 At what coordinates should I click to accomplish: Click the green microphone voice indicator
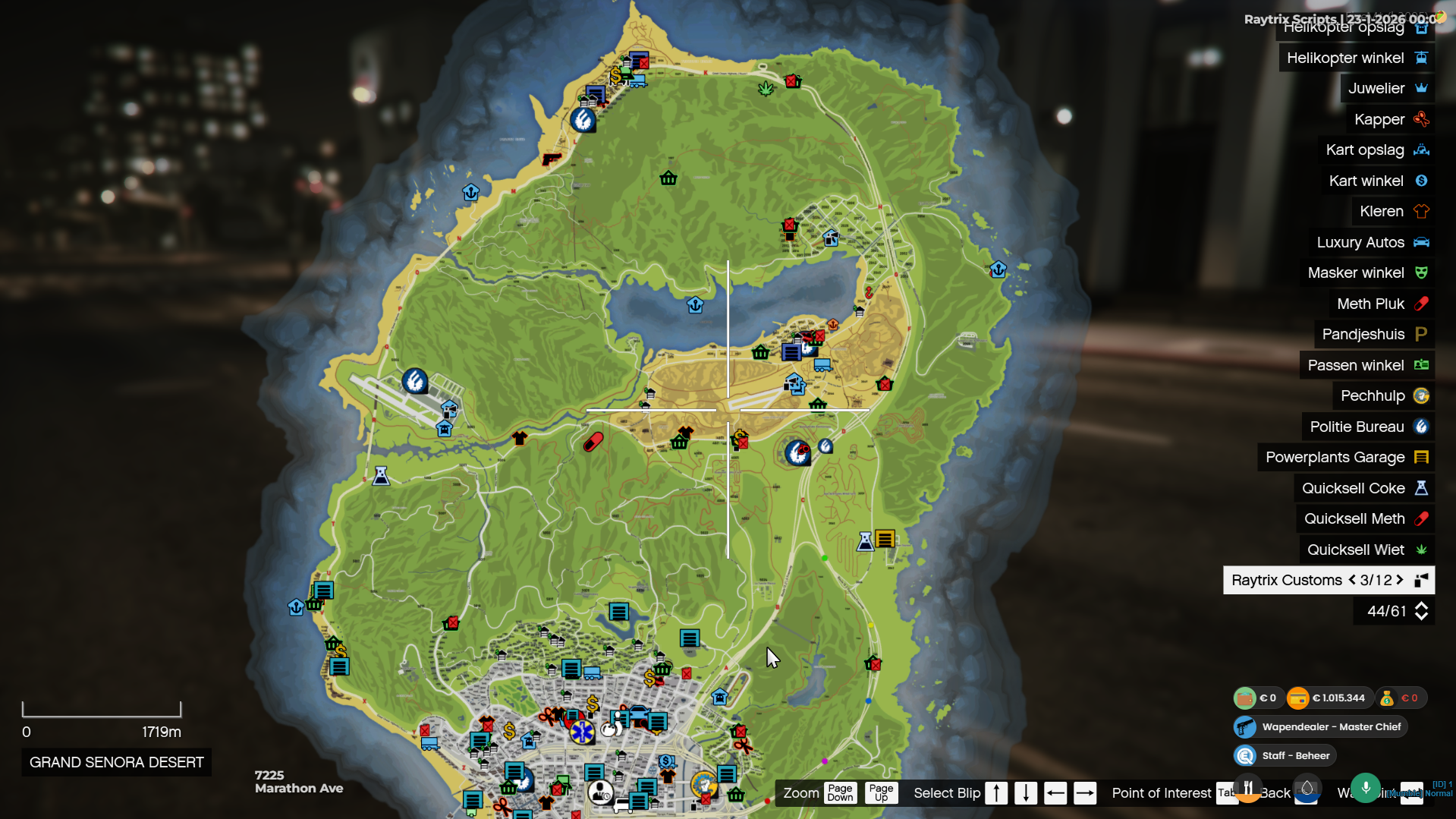[x=1365, y=789]
